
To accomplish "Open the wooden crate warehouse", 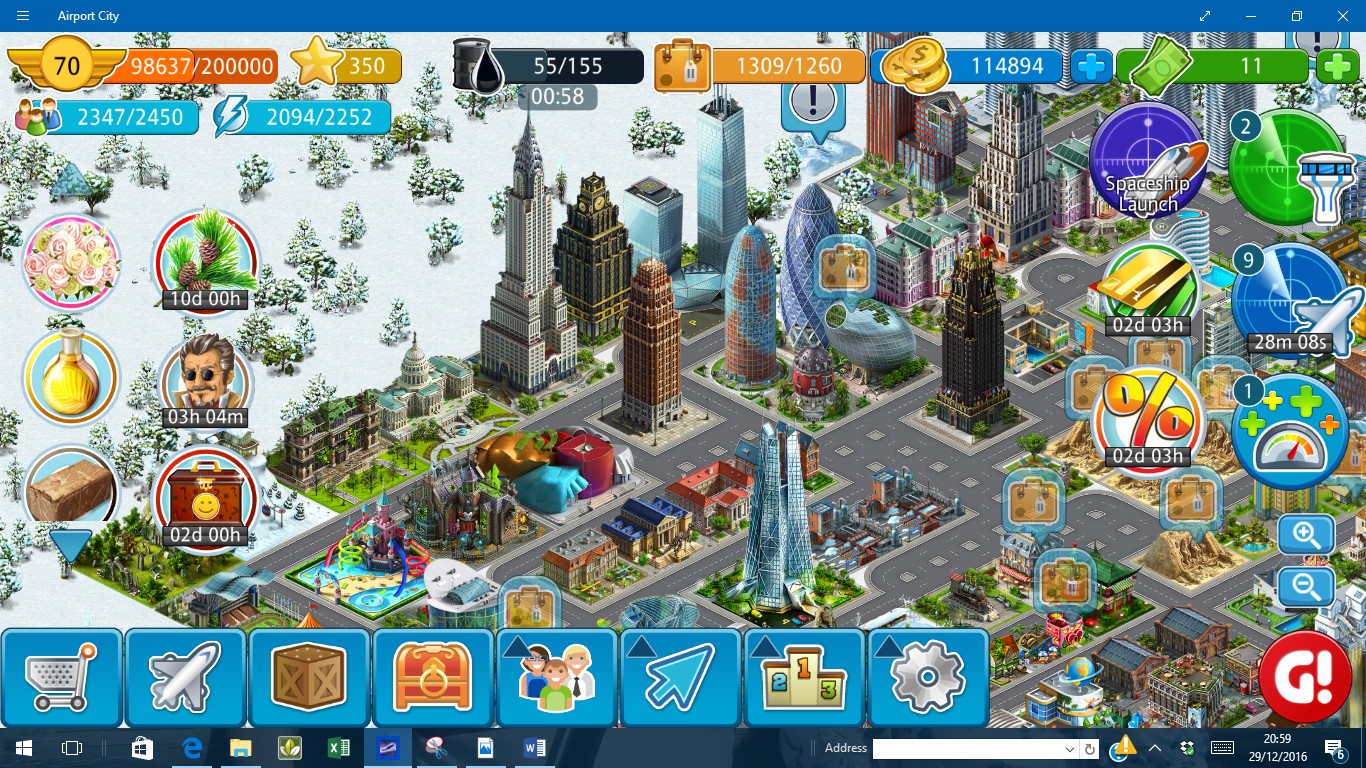I will tap(310, 677).
